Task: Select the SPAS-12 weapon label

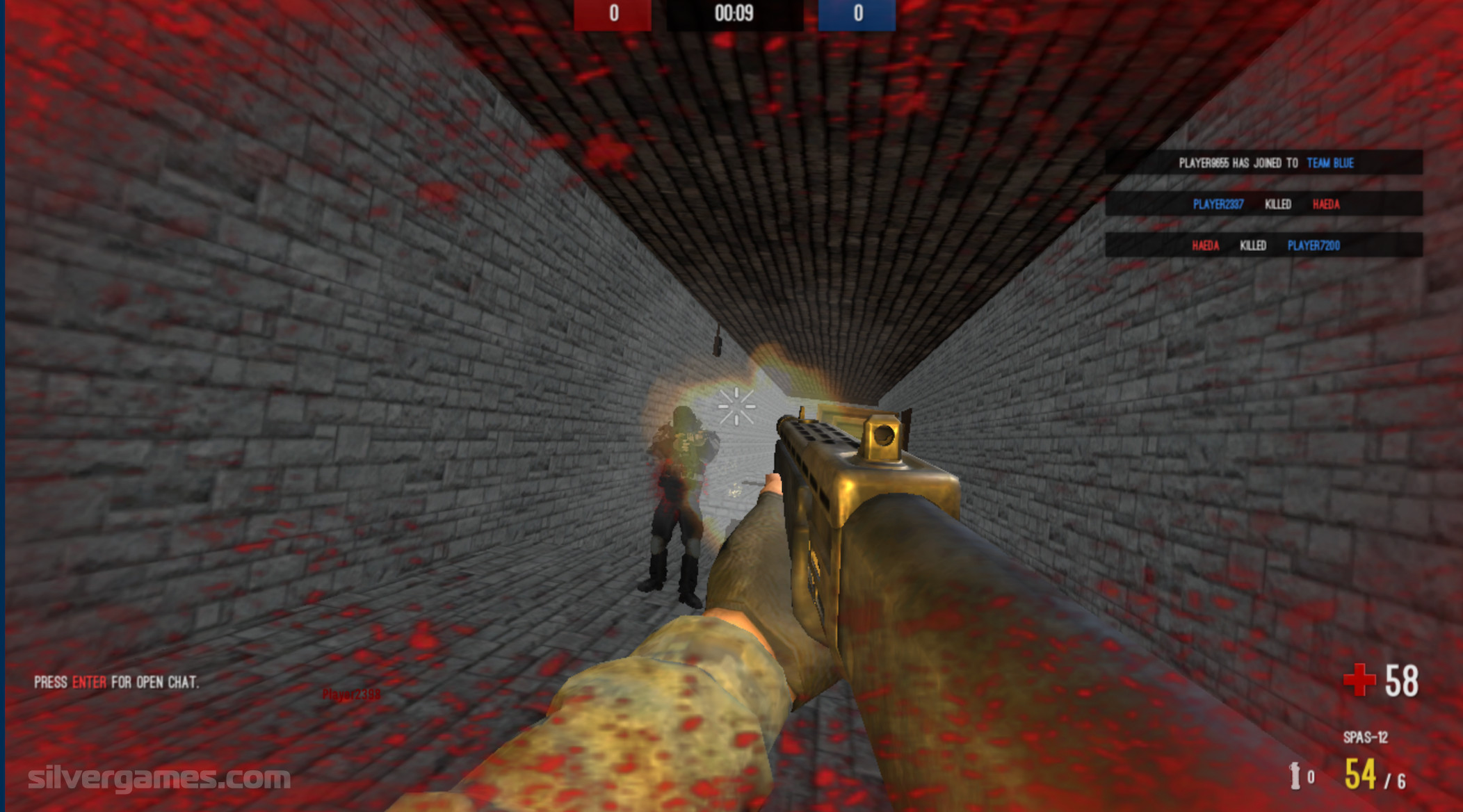Action: (1365, 737)
